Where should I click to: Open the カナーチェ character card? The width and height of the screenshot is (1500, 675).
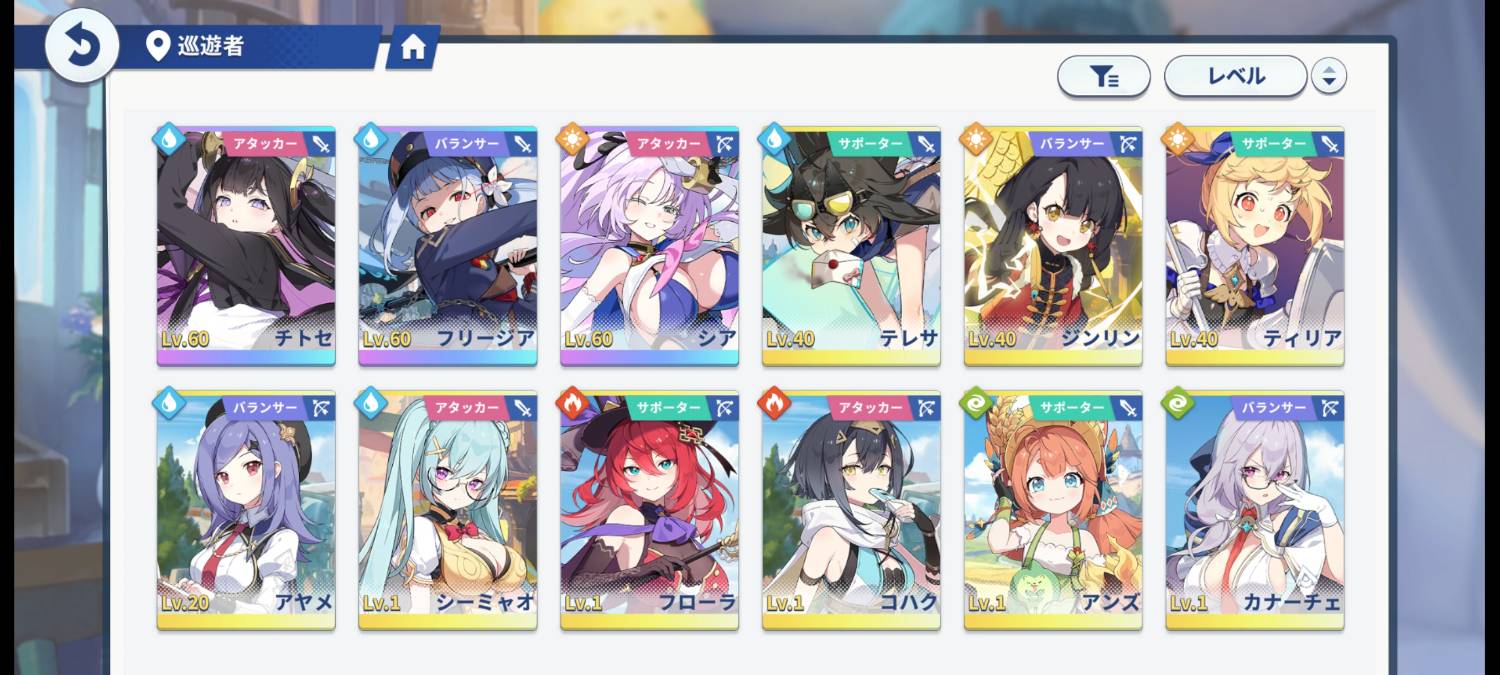pos(1255,510)
